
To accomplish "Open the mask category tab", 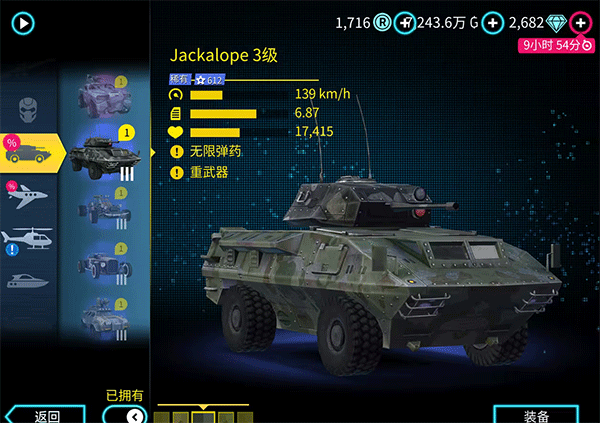I will pyautogui.click(x=28, y=105).
